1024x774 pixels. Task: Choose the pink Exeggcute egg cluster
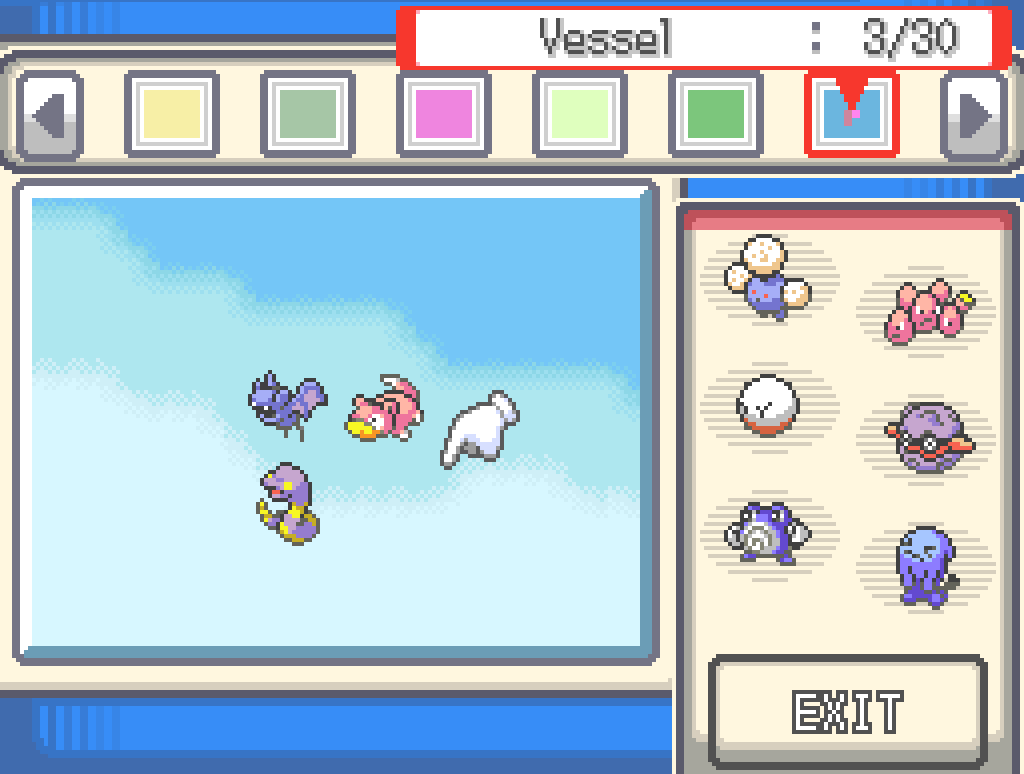928,310
